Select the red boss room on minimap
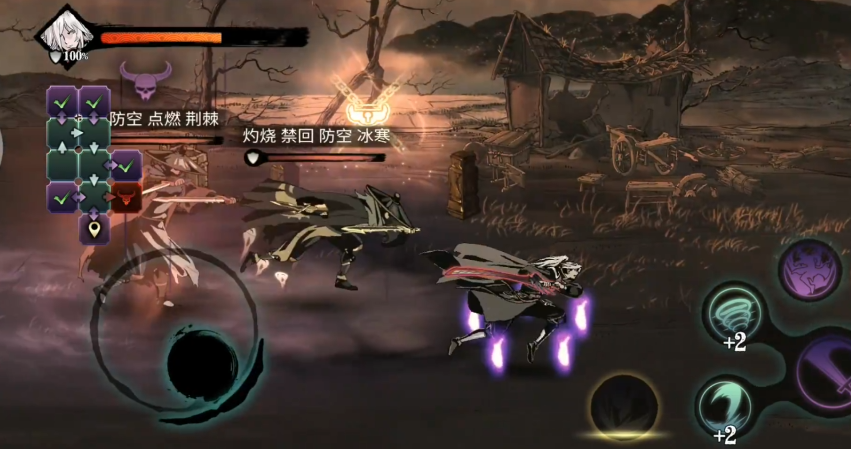This screenshot has height=449, width=851. [125, 197]
